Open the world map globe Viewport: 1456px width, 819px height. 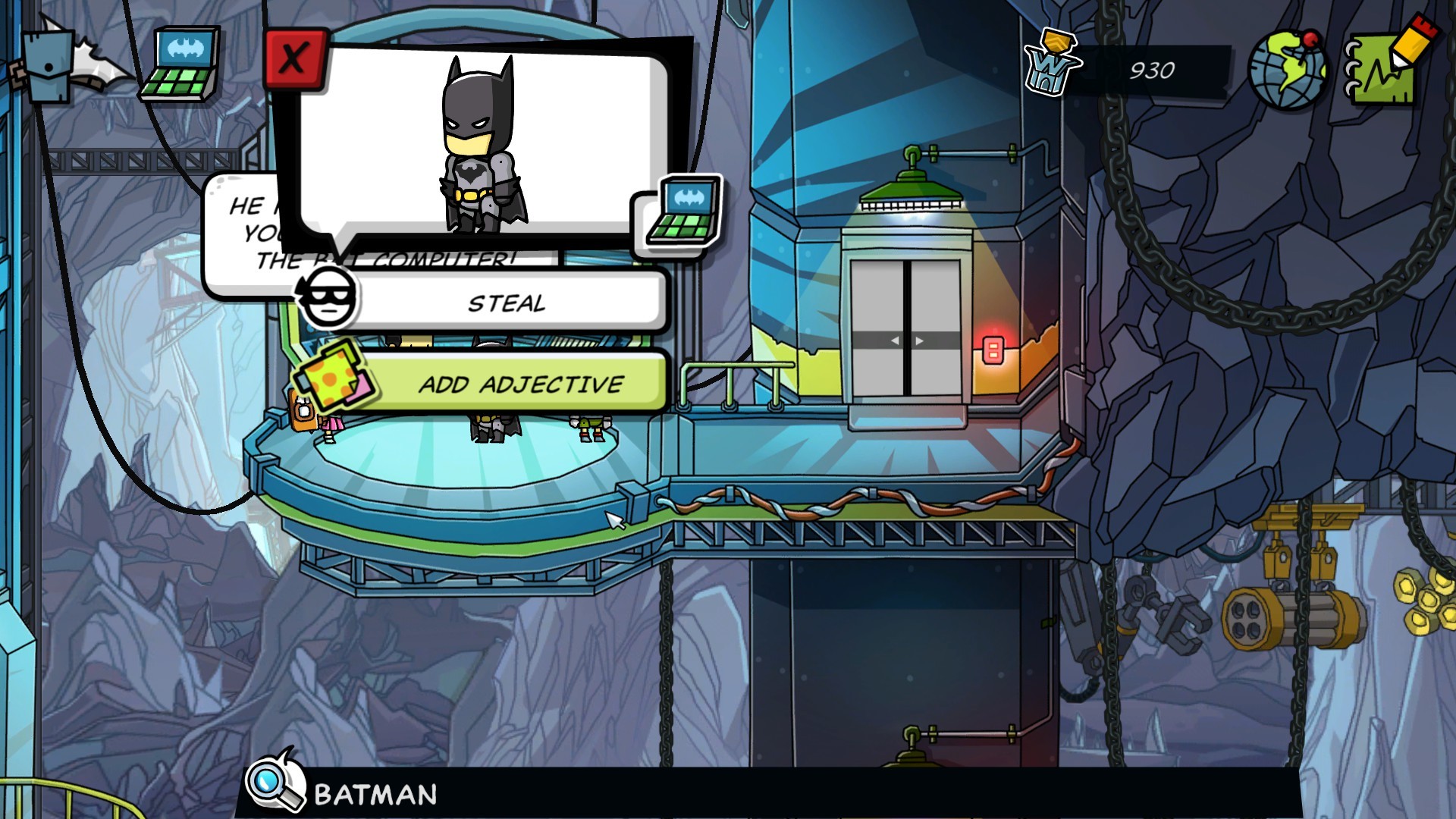tap(1287, 70)
